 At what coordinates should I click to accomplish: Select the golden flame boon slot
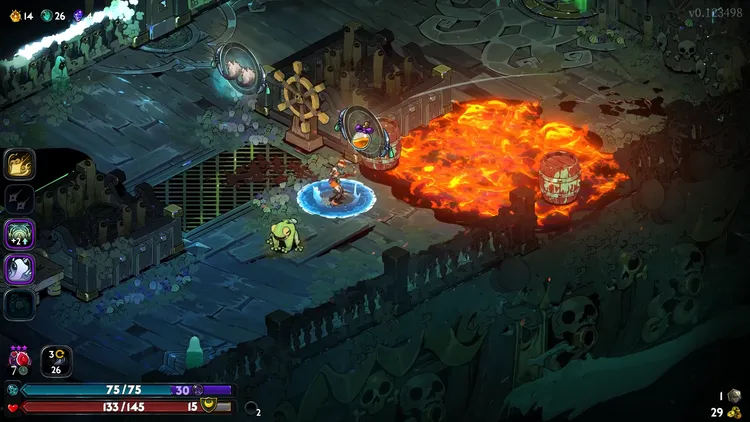coord(20,163)
